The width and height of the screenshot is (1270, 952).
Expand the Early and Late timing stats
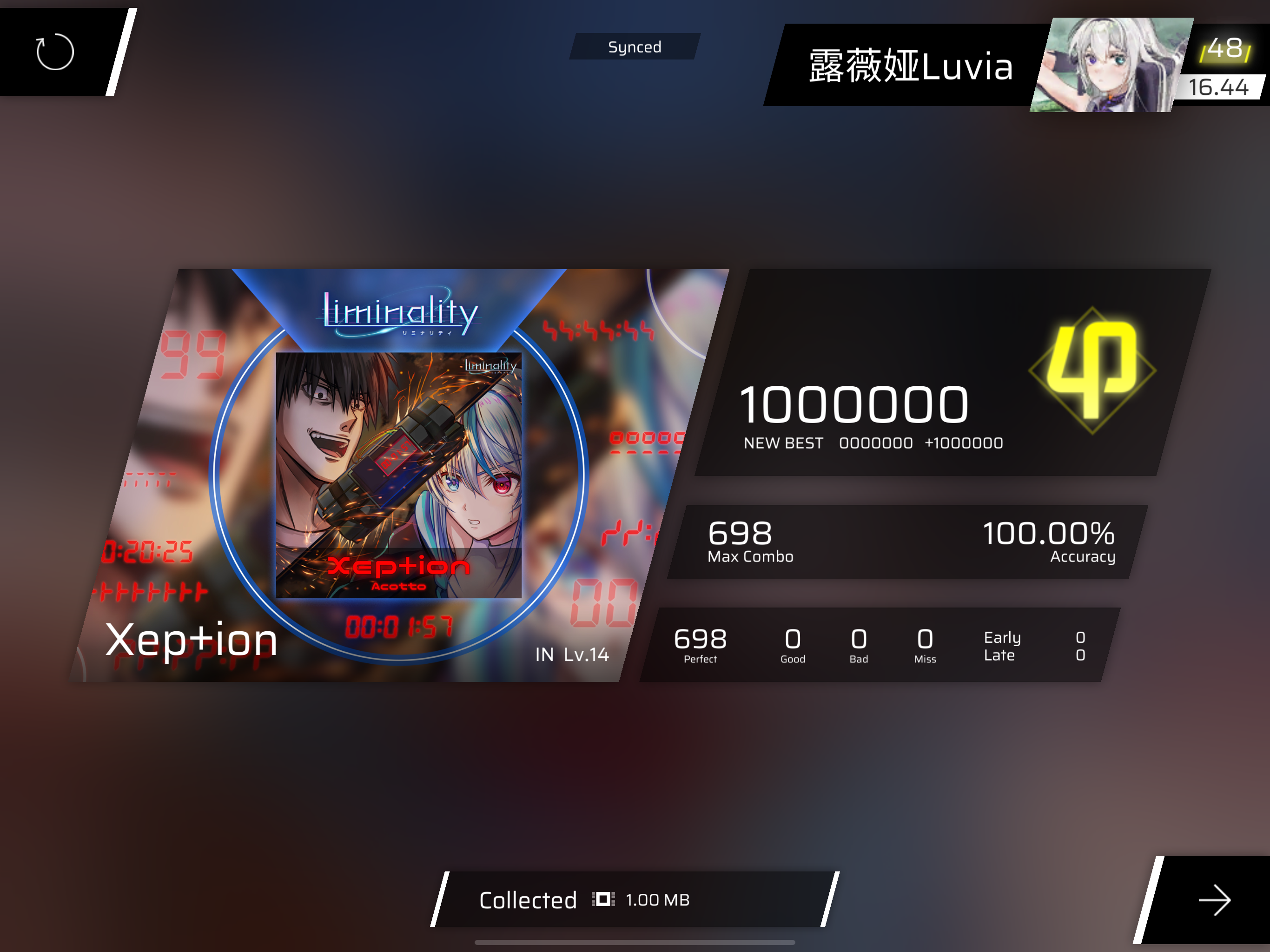[1033, 646]
